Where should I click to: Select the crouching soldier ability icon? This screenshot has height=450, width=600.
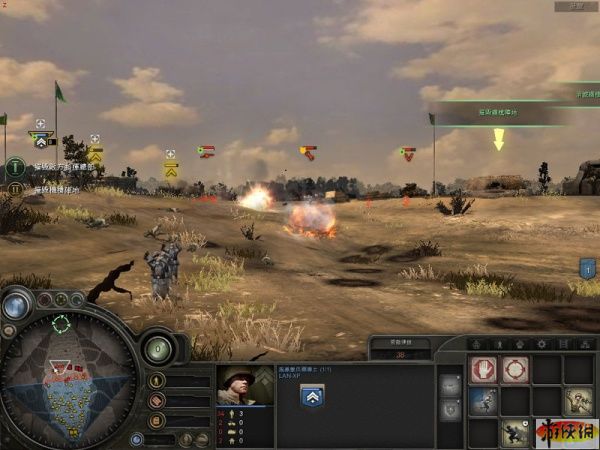click(x=515, y=432)
